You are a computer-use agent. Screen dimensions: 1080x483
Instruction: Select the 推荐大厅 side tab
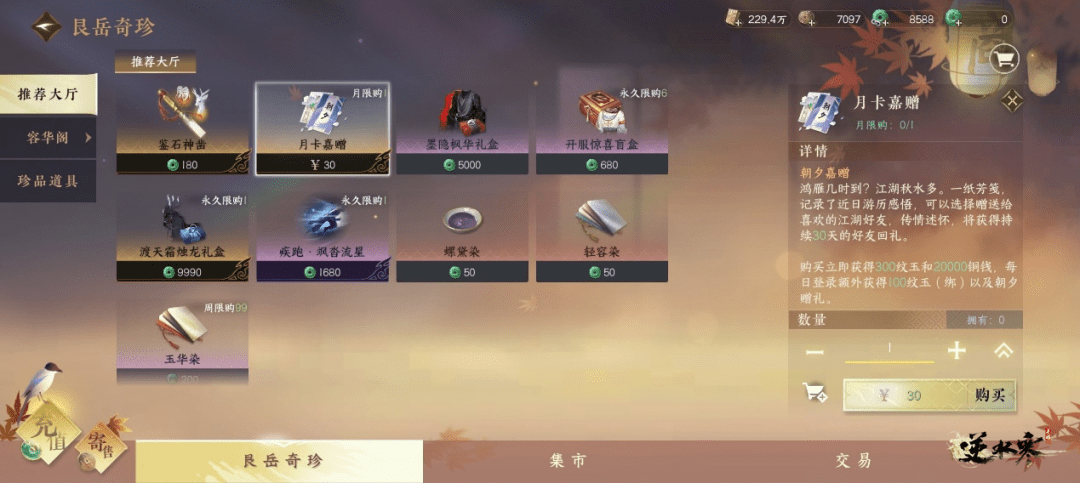[x=48, y=95]
